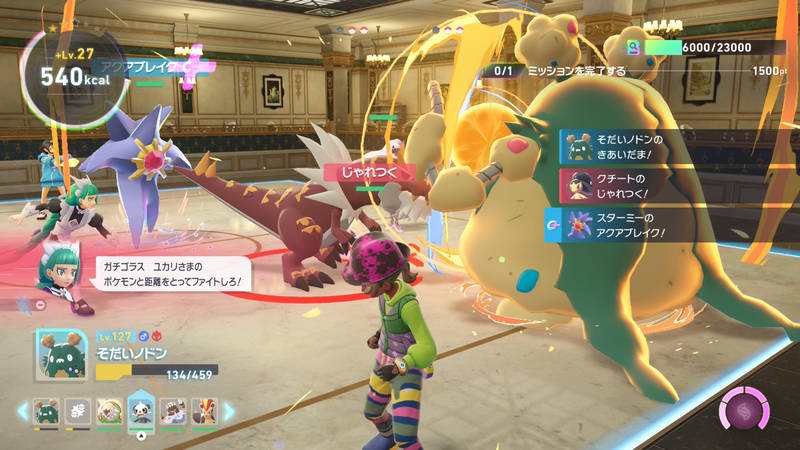Image resolution: width=800 pixels, height=450 pixels.
Task: Activate the purple circular gauge icon
Action: point(746,411)
